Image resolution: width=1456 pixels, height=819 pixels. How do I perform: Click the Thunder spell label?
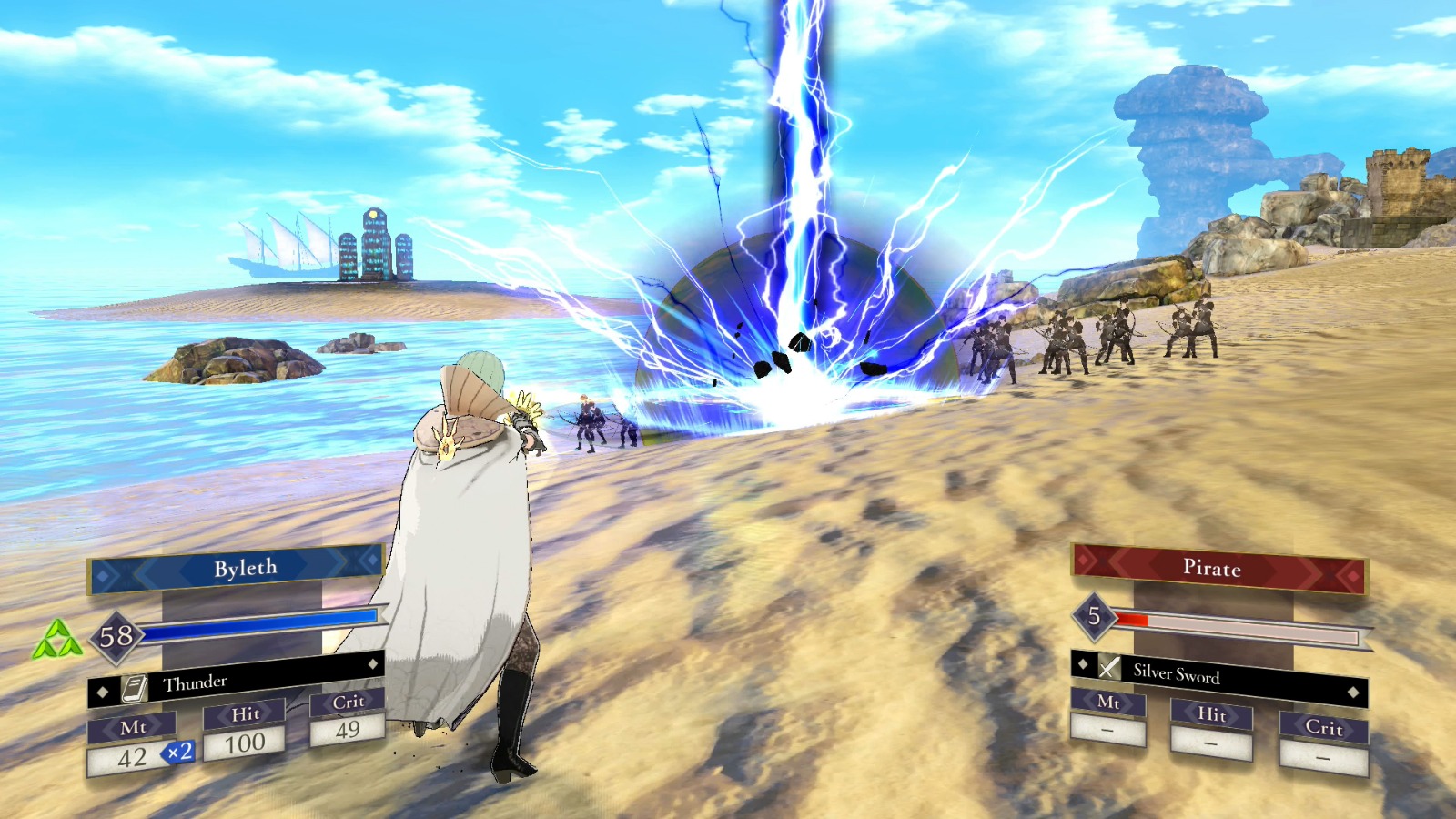pos(196,682)
